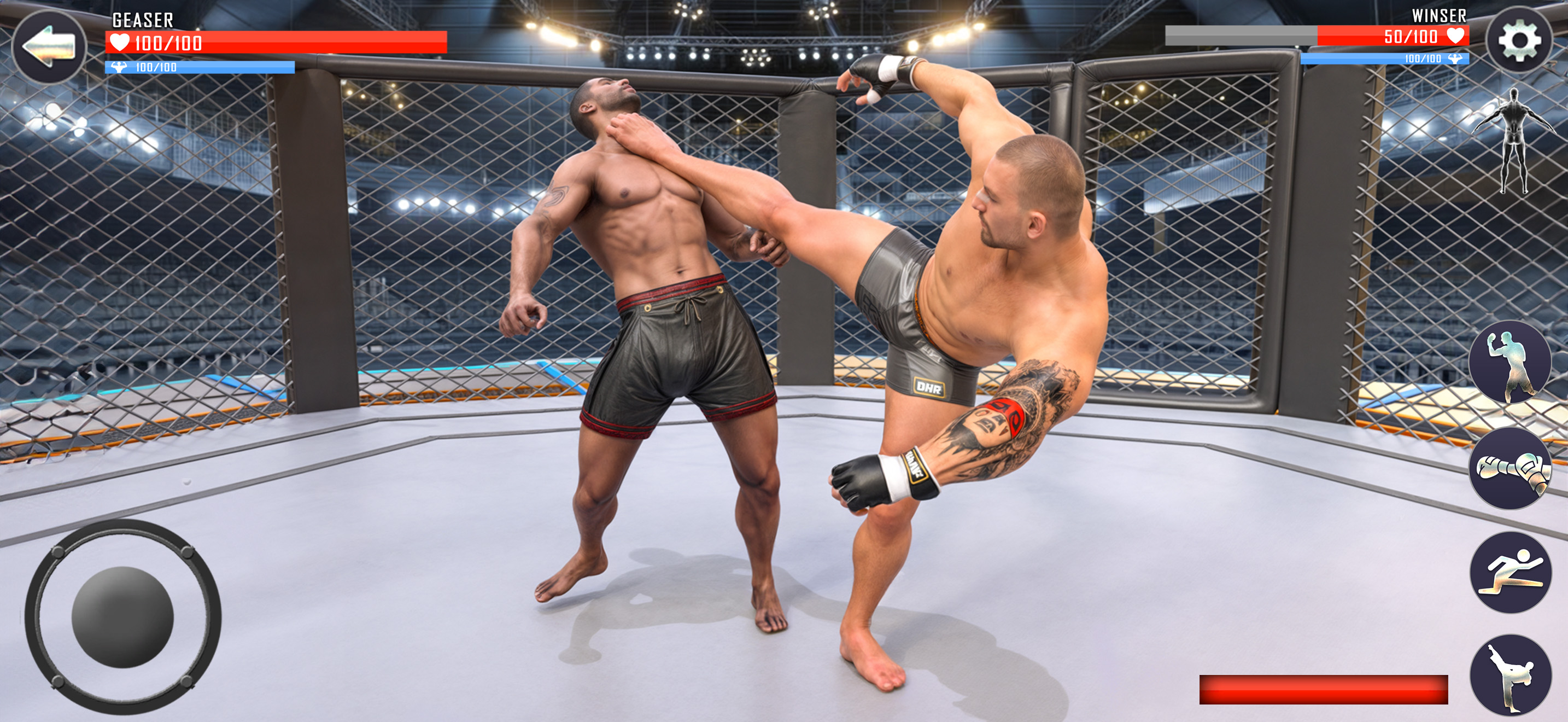Viewport: 1568px width, 722px height.
Task: Tap the muscle icon on GEASER's stamina bar
Action: point(118,68)
